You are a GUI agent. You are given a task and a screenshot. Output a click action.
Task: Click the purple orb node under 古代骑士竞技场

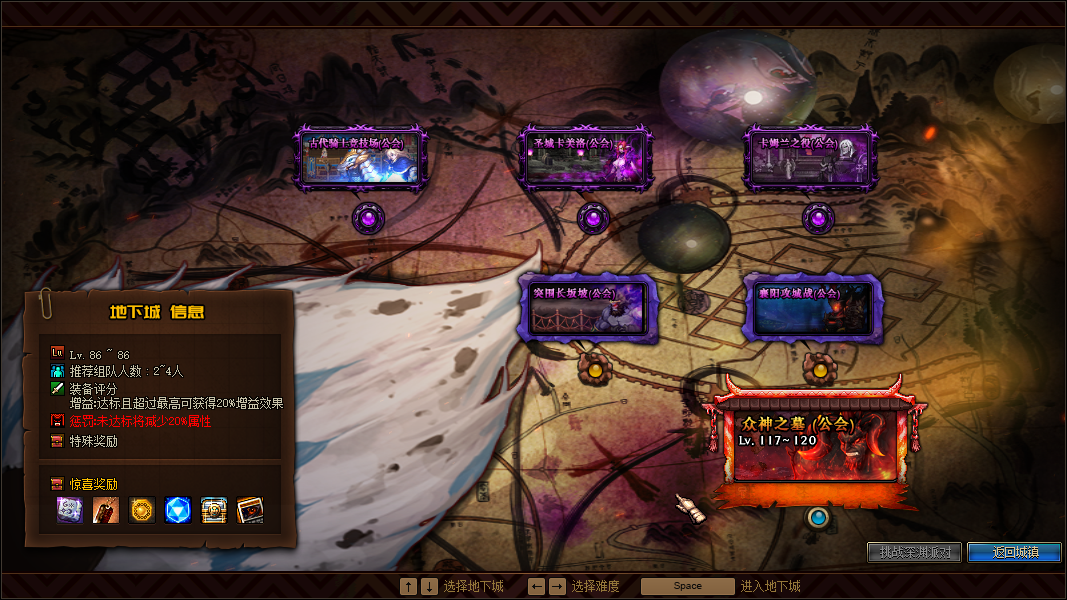(x=368, y=216)
